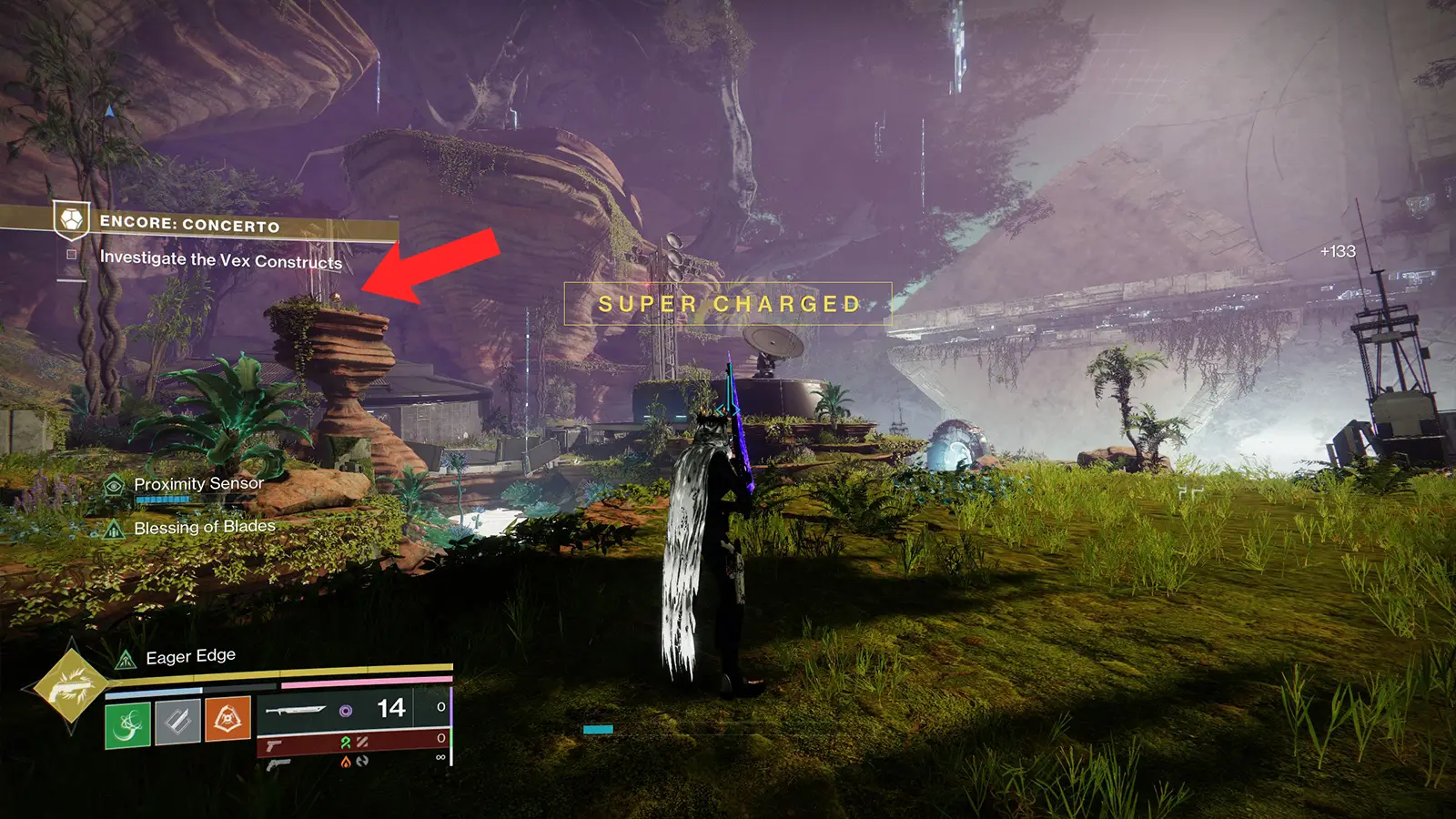Click the Proximity Sensor buff icon
The height and width of the screenshot is (819, 1456).
tap(114, 486)
